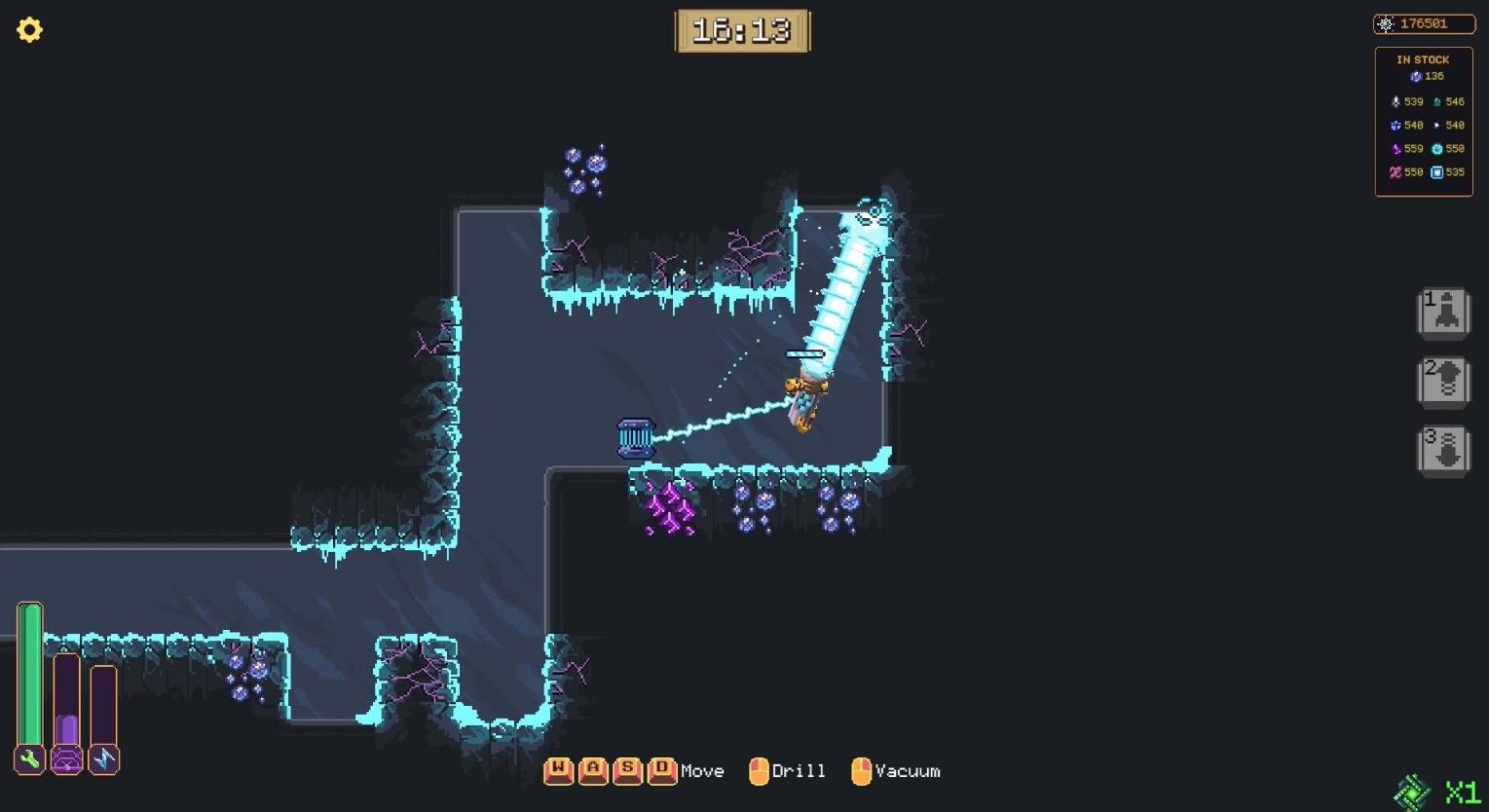This screenshot has width=1489, height=812.
Task: Click the snowflake currency icon in top-right
Action: click(x=1388, y=23)
